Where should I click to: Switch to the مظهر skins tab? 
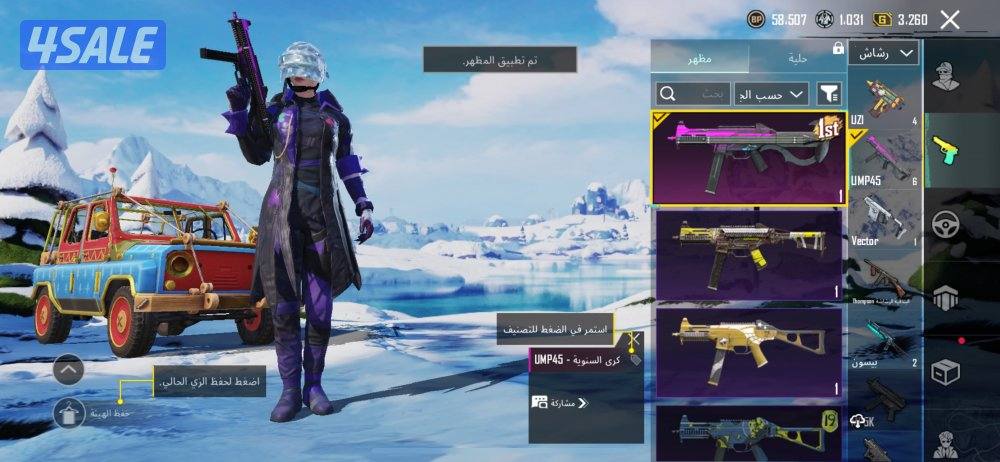click(699, 57)
